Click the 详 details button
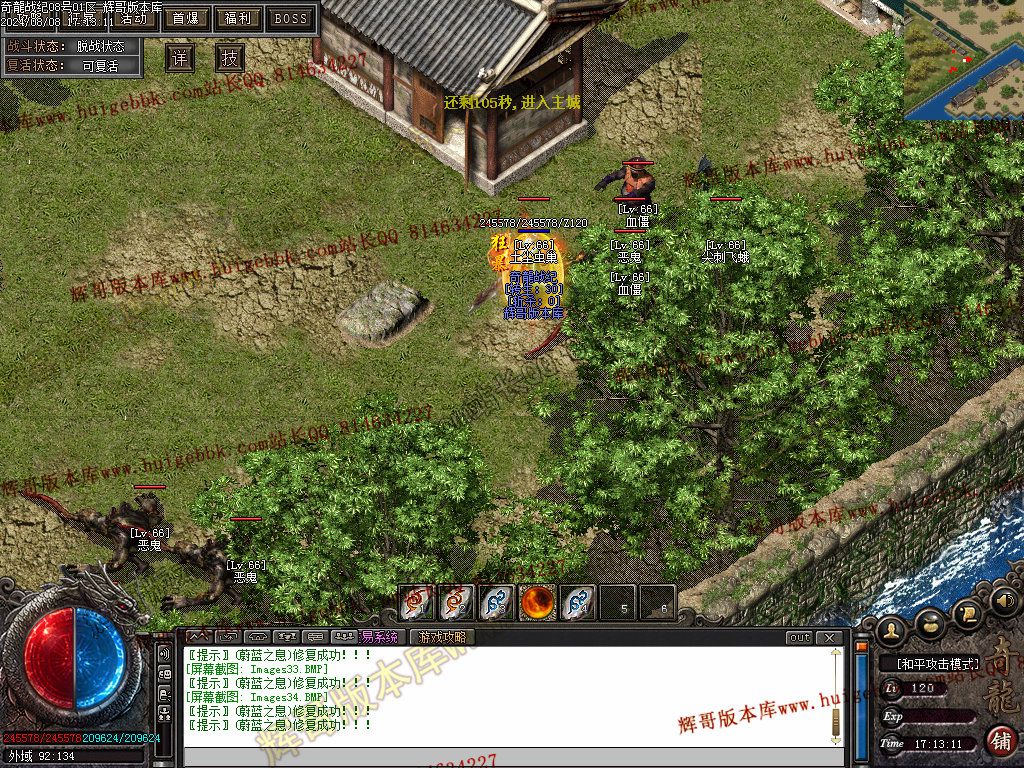 click(180, 58)
